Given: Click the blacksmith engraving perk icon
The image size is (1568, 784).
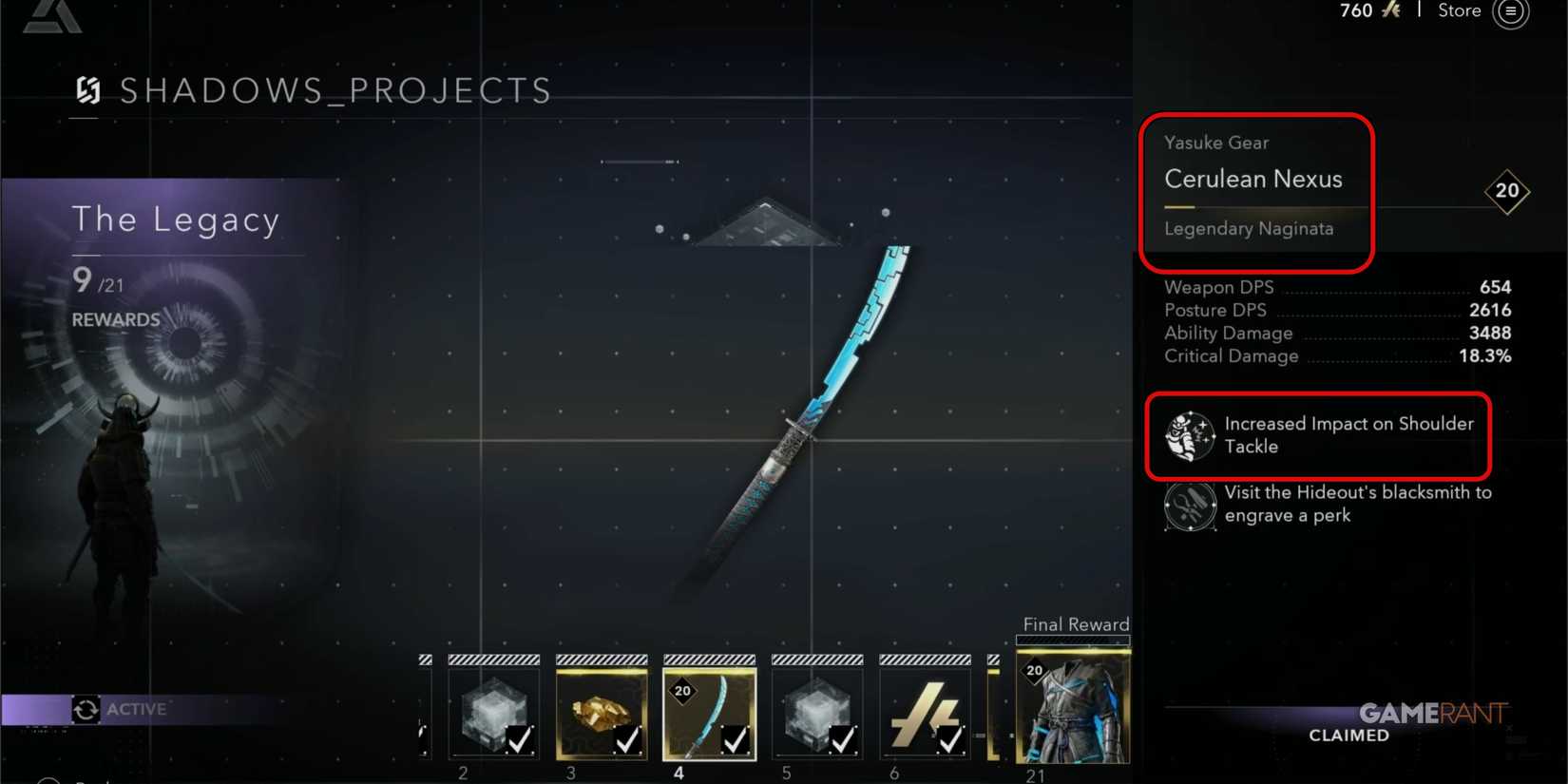Looking at the screenshot, I should [x=1189, y=506].
